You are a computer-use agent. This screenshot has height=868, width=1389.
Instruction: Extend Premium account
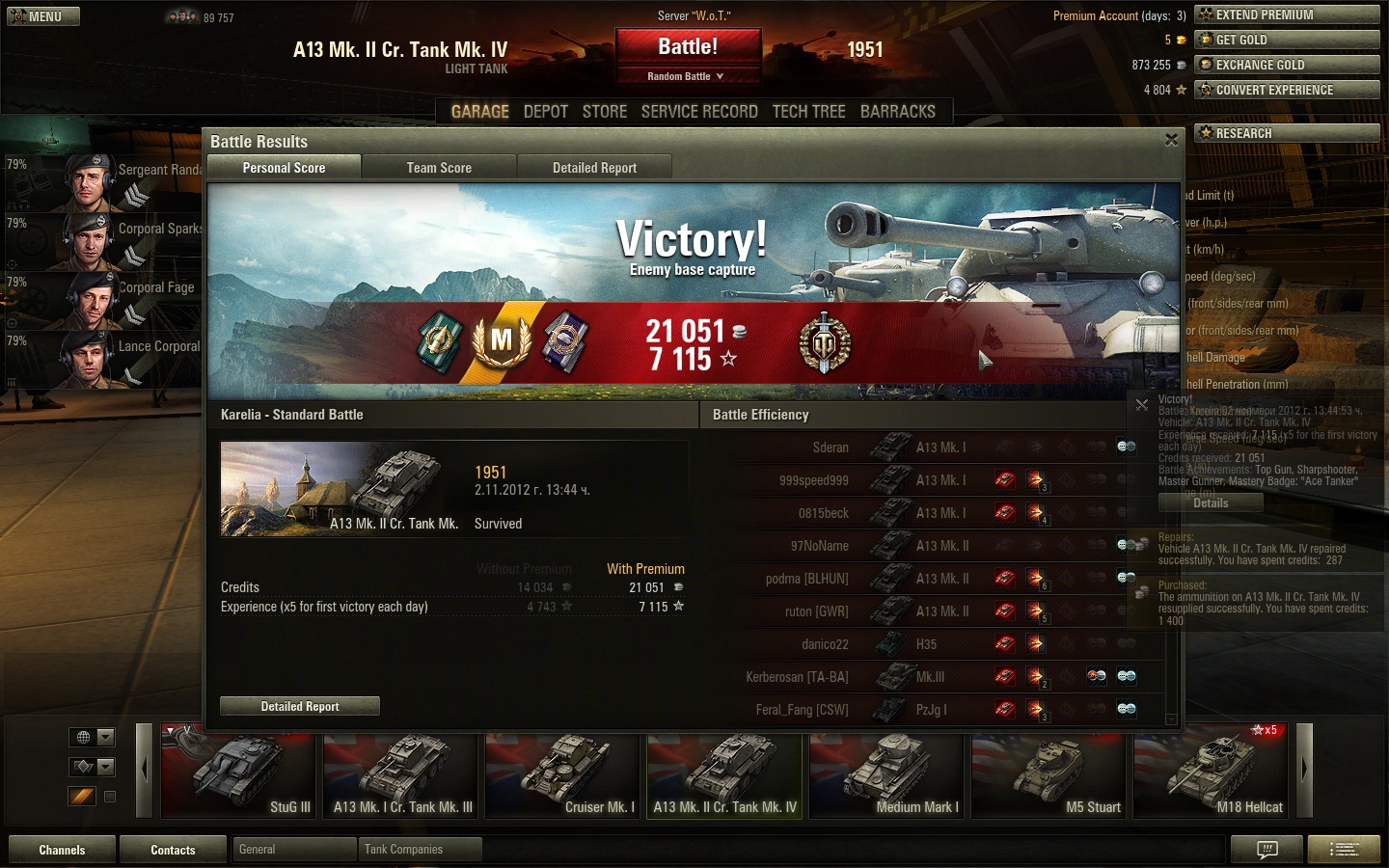1287,14
